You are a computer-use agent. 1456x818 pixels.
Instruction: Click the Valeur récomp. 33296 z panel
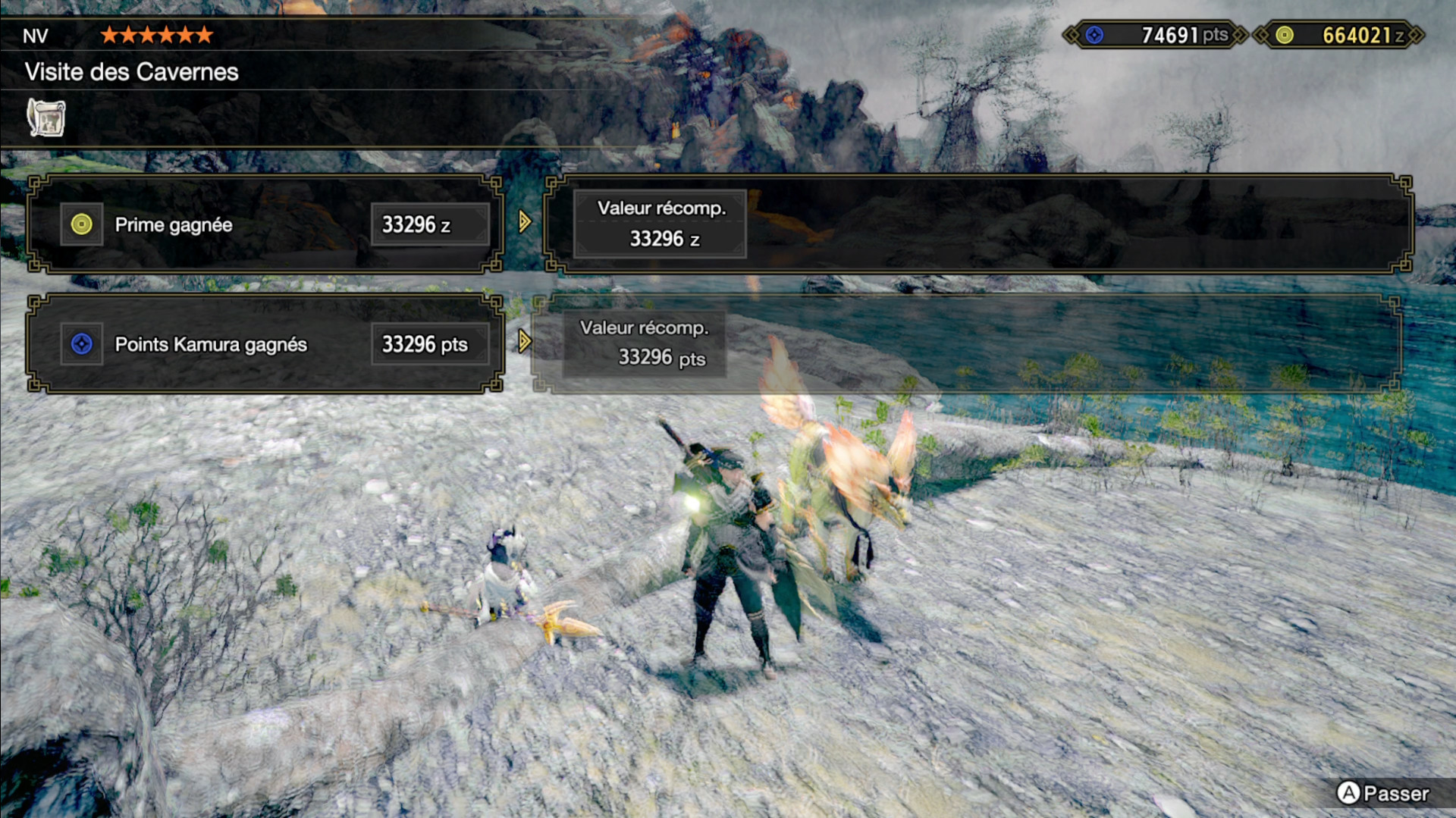coord(659,223)
